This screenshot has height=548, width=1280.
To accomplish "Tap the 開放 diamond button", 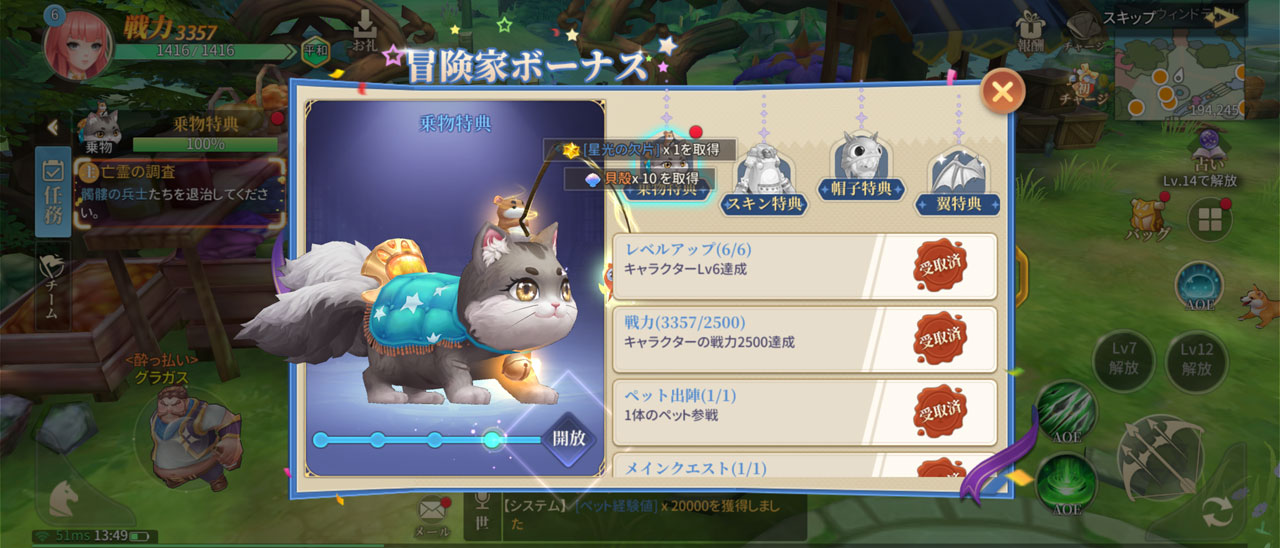I will 569,438.
